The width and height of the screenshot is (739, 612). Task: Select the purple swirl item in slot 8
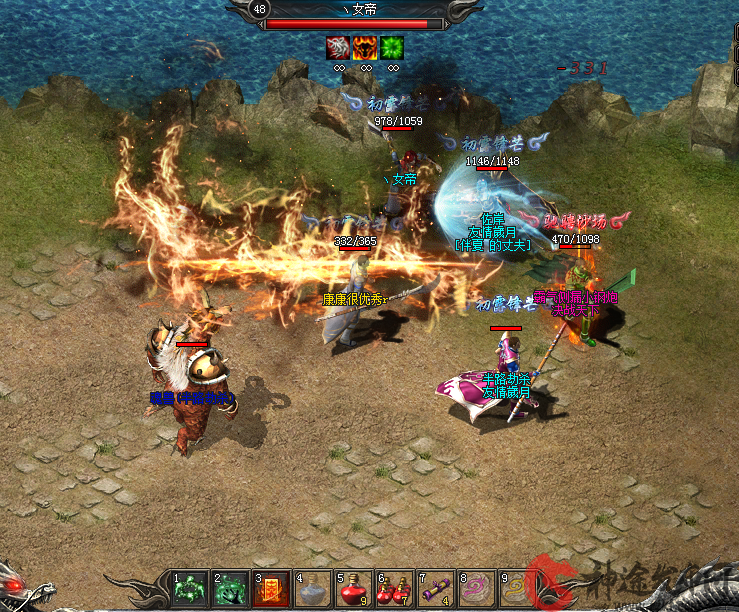tap(476, 588)
